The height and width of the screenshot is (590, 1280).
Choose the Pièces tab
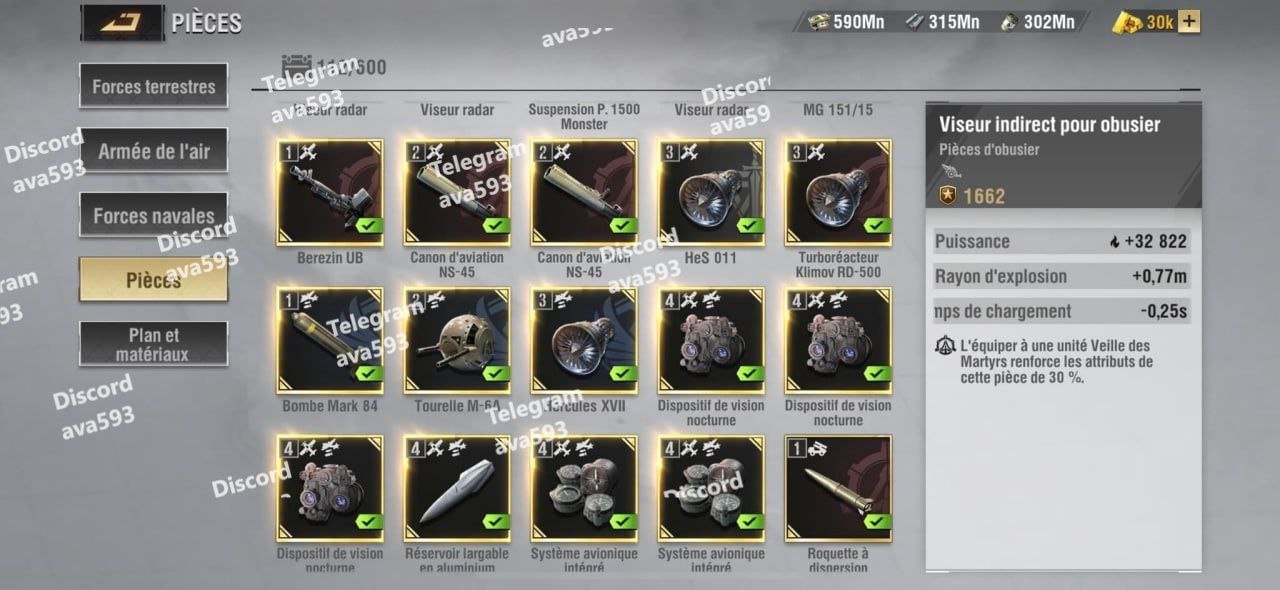coord(154,280)
